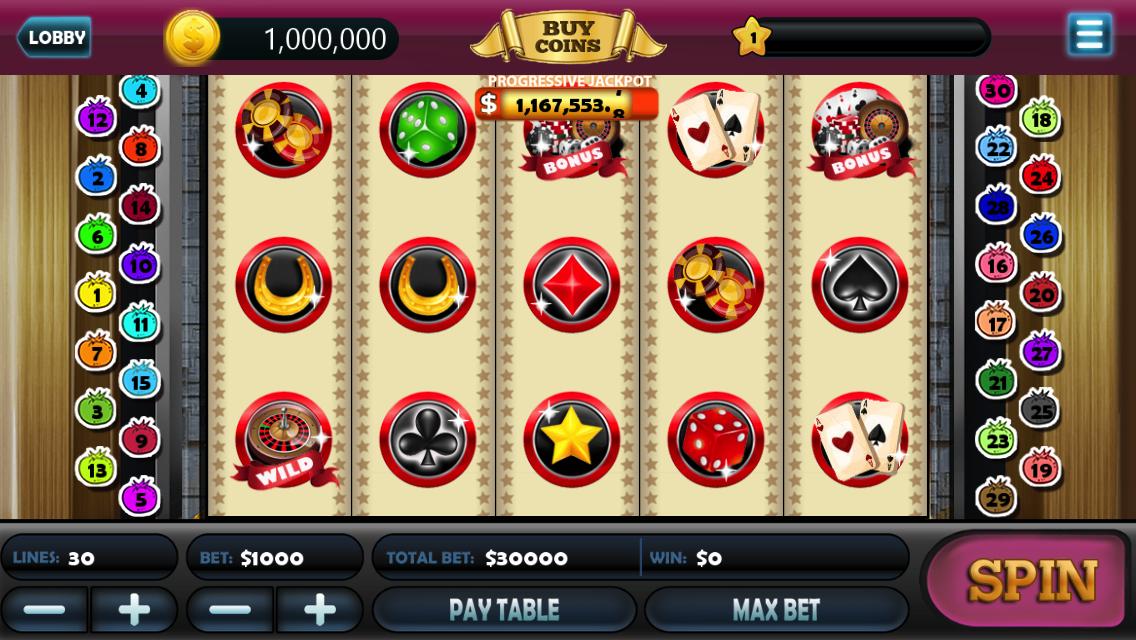Return to the Lobby

coord(54,38)
